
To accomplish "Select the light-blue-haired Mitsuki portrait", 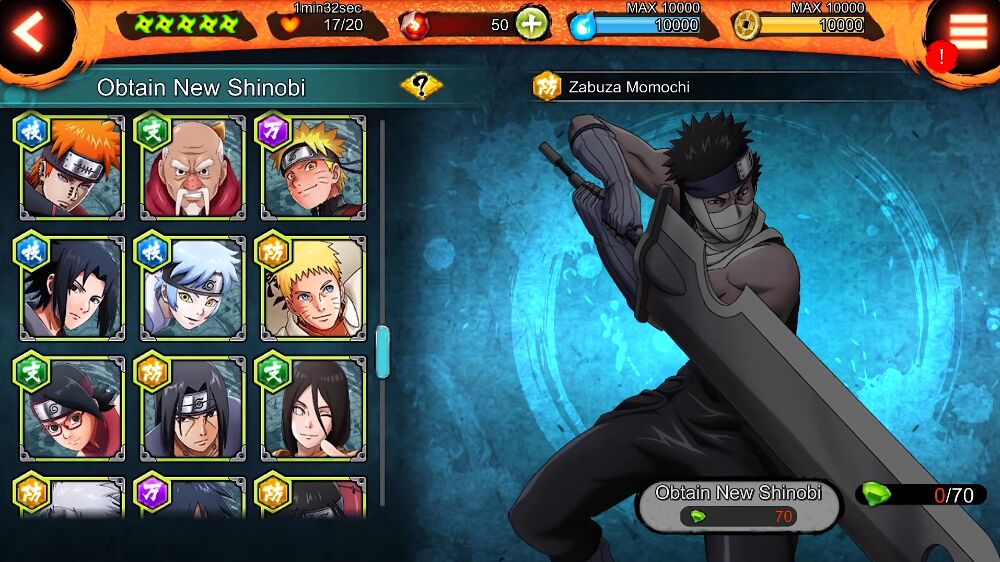I will point(193,289).
